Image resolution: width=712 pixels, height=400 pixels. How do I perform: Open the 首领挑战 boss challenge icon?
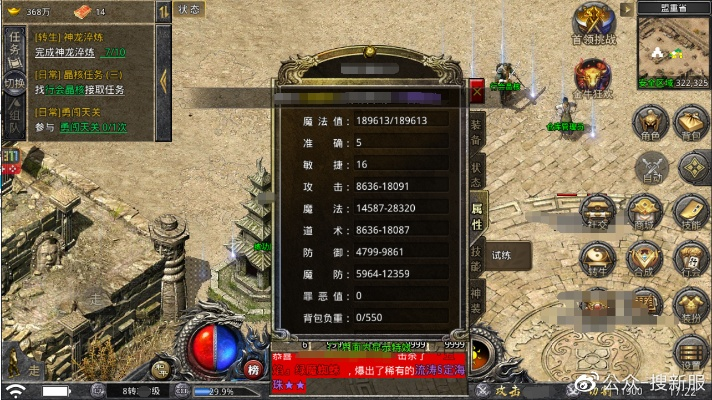point(593,24)
